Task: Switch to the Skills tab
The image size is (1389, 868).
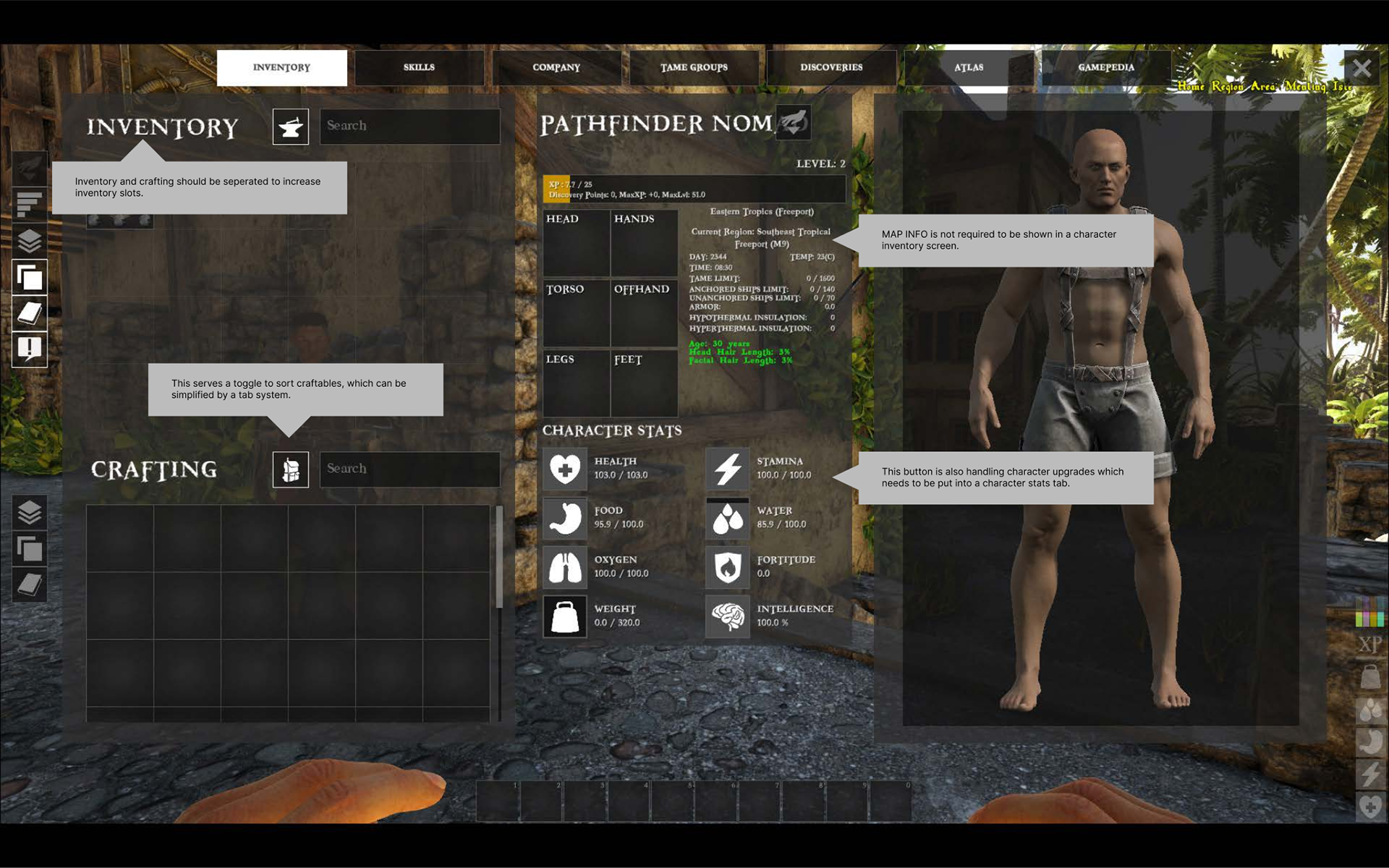Action: click(419, 67)
